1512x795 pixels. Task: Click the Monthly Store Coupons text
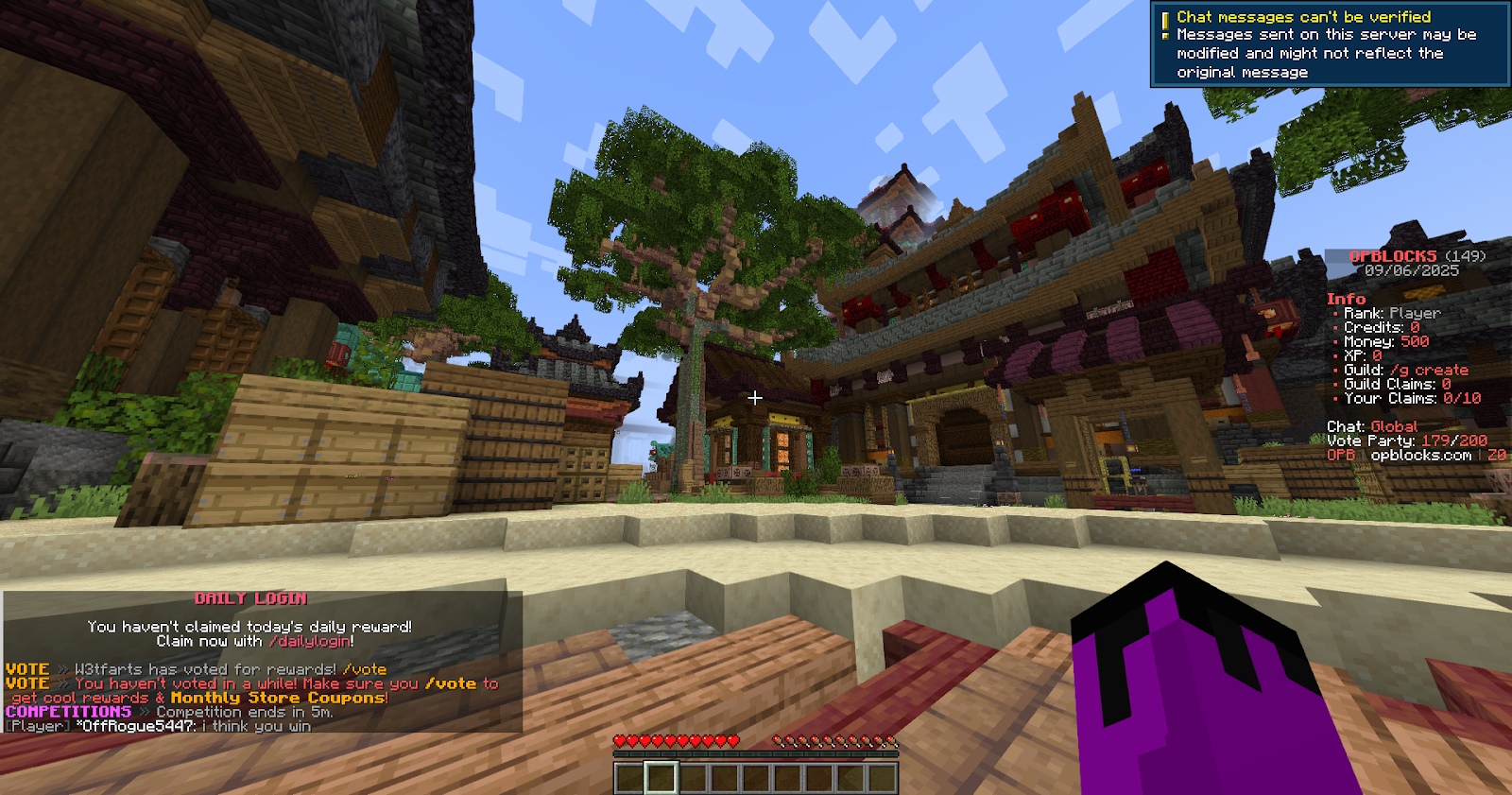coord(280,697)
